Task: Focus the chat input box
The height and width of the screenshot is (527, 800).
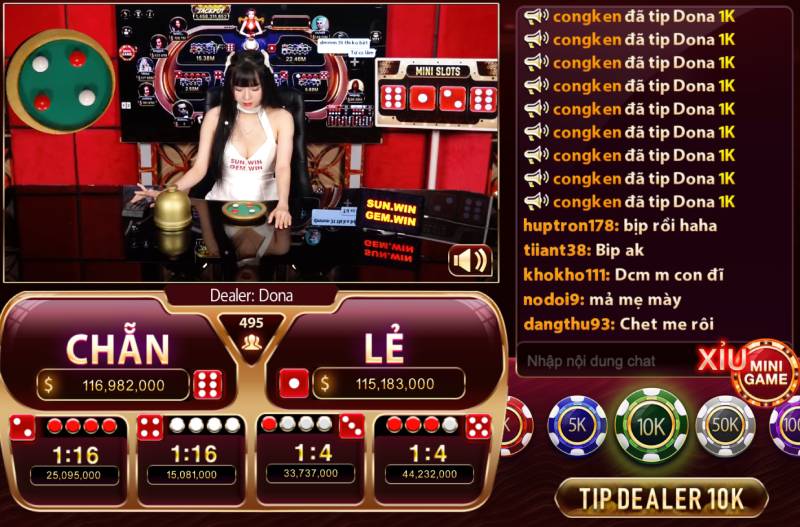Action: pos(610,361)
